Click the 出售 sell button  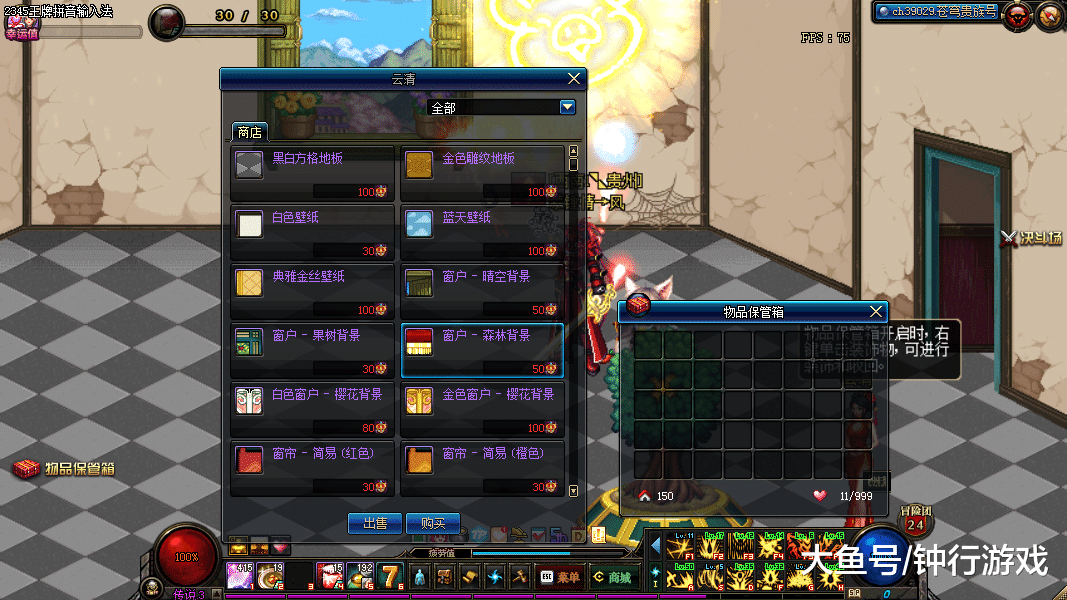[375, 523]
